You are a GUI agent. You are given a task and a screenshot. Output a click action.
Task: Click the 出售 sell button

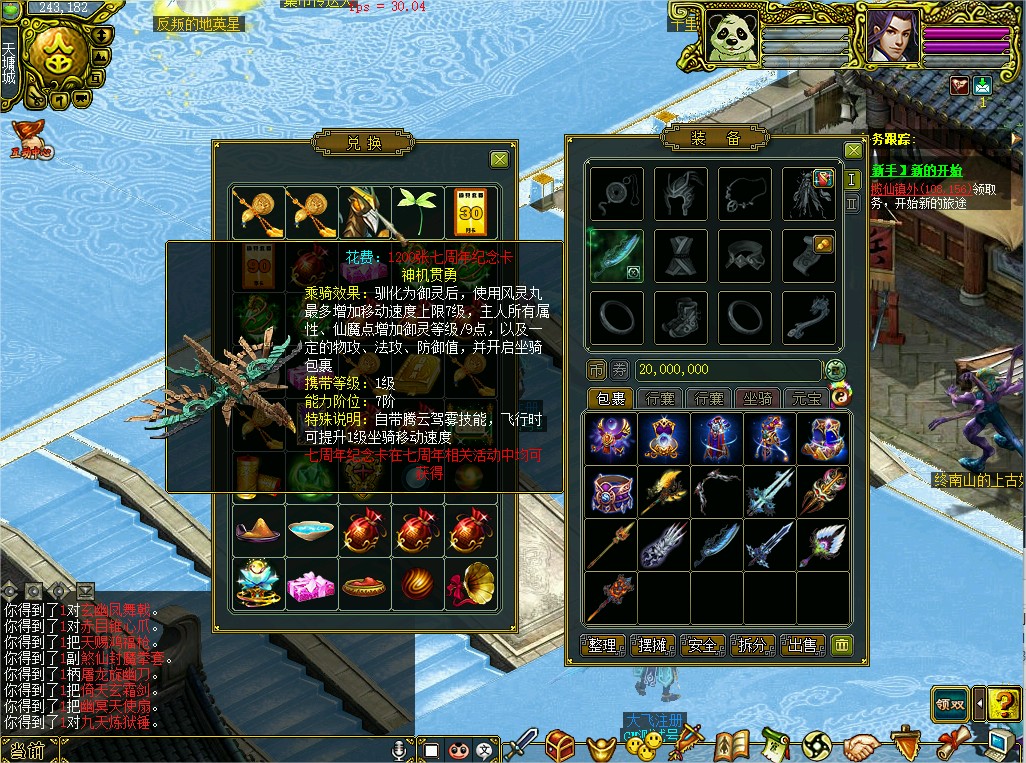(802, 646)
